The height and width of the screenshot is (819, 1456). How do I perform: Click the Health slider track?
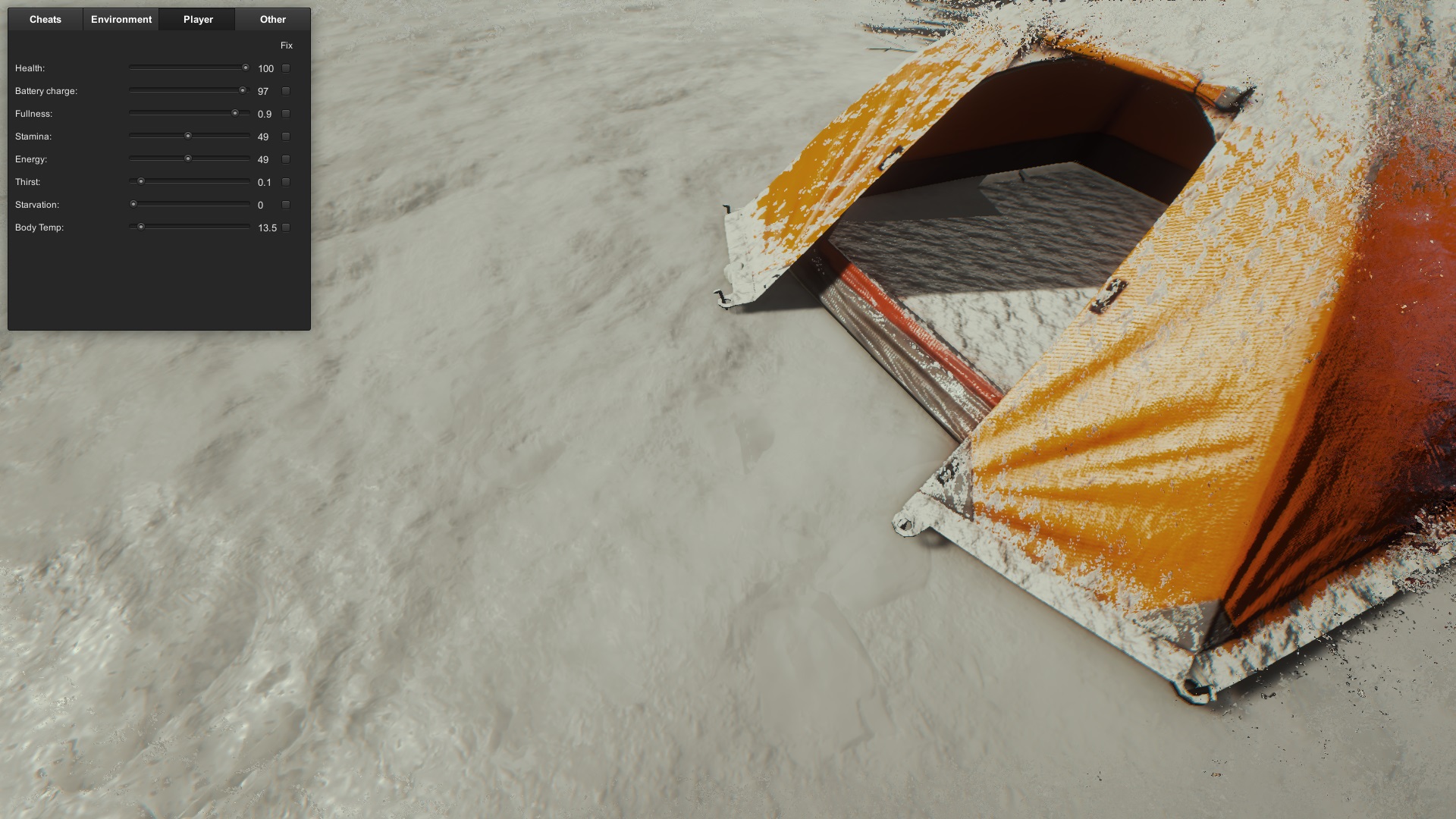click(189, 67)
